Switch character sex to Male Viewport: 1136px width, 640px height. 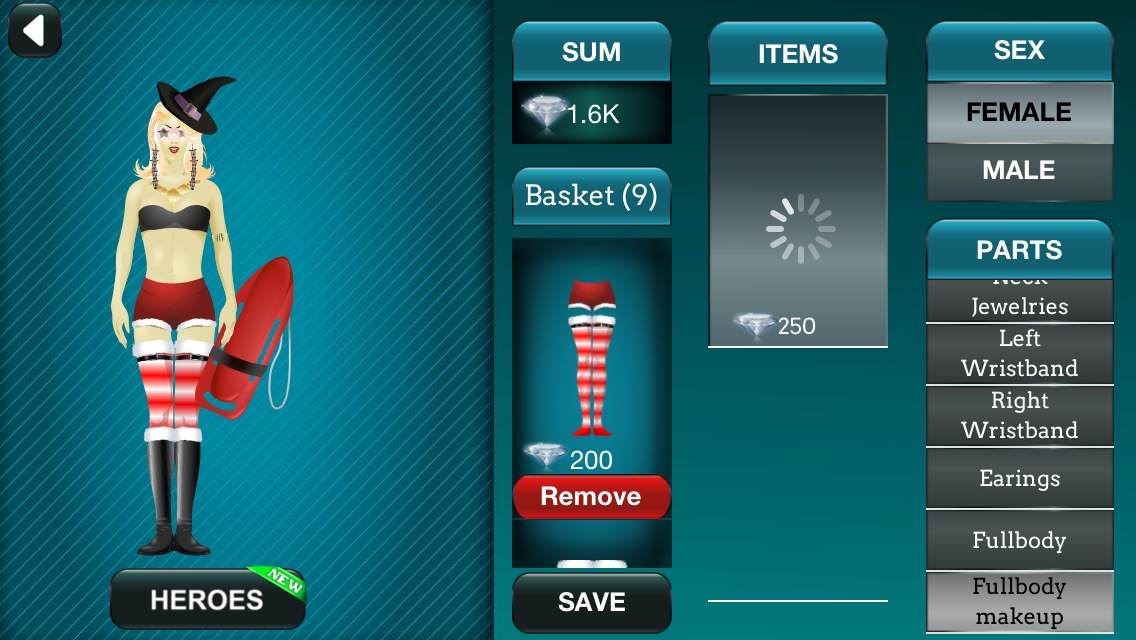tap(1019, 171)
